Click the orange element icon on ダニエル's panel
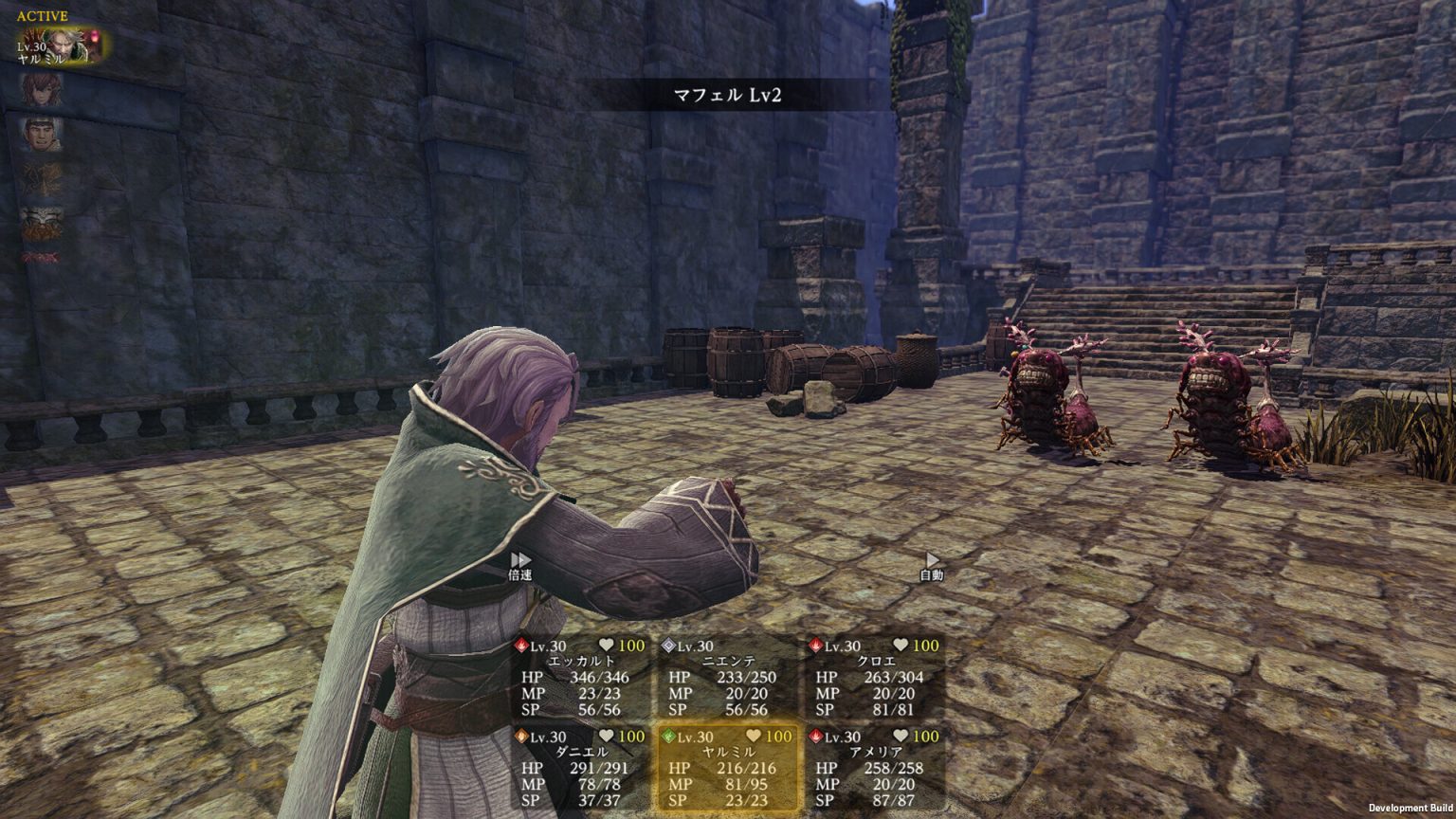 click(523, 735)
